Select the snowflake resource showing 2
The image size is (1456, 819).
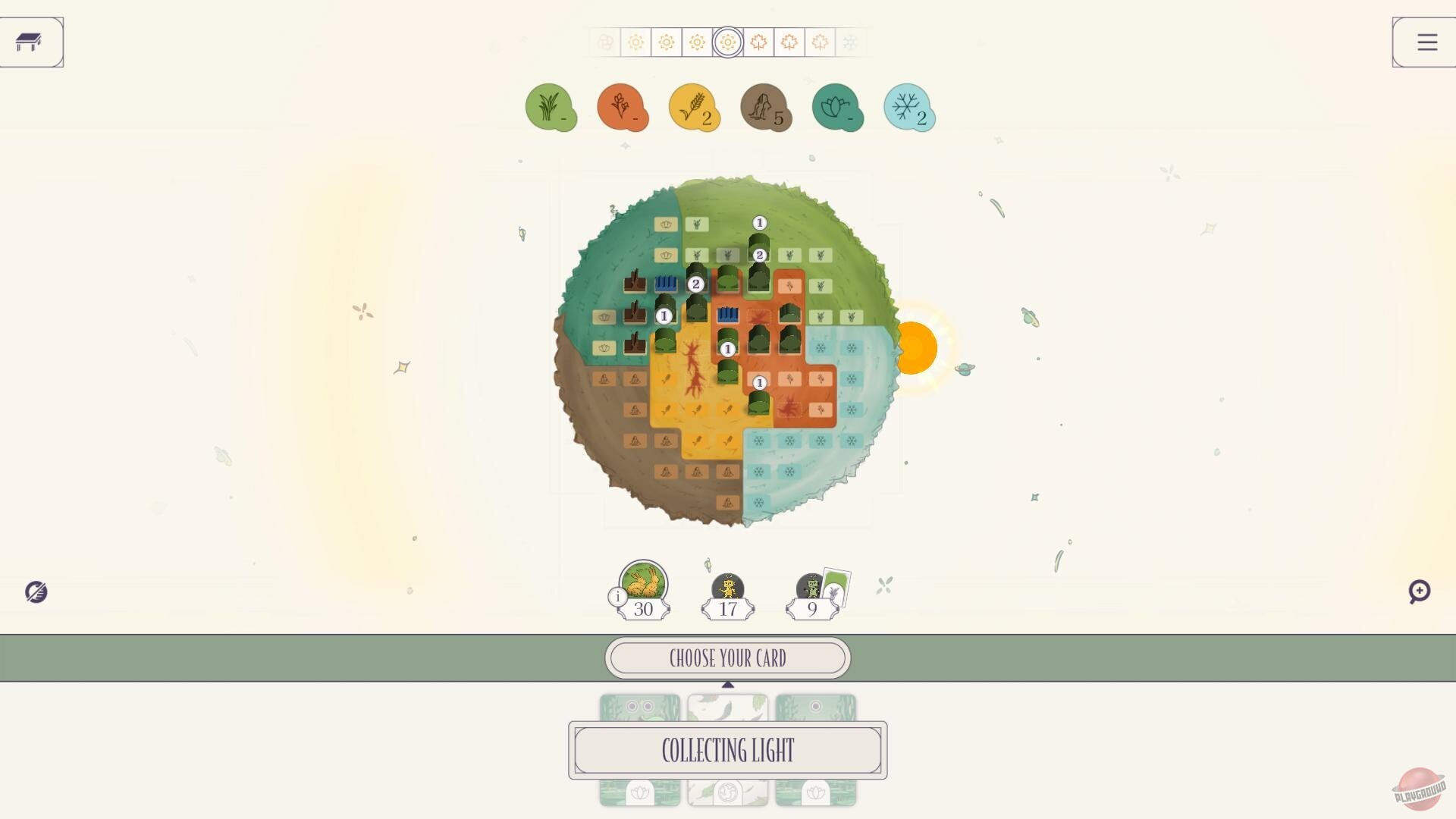(908, 108)
